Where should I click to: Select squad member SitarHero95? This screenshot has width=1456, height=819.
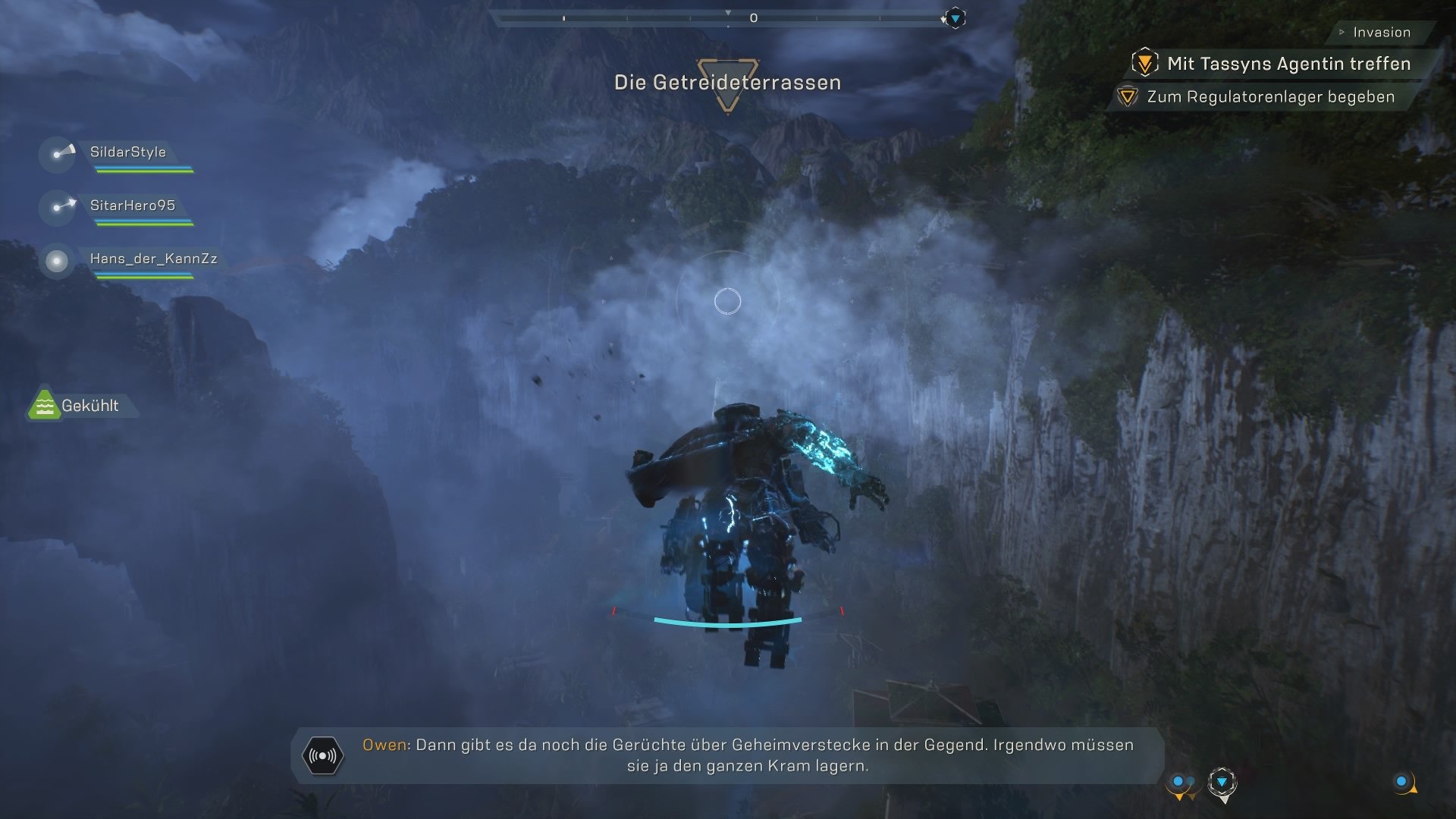[132, 206]
